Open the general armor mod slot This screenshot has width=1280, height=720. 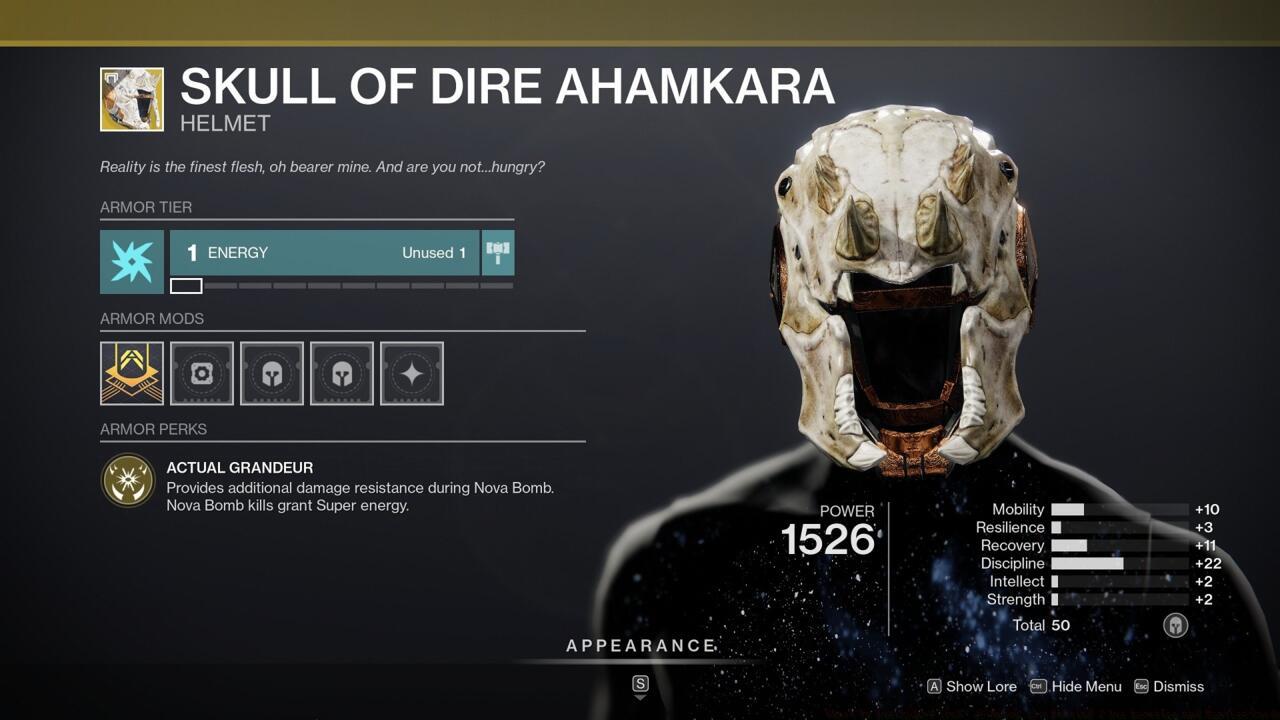pos(202,373)
